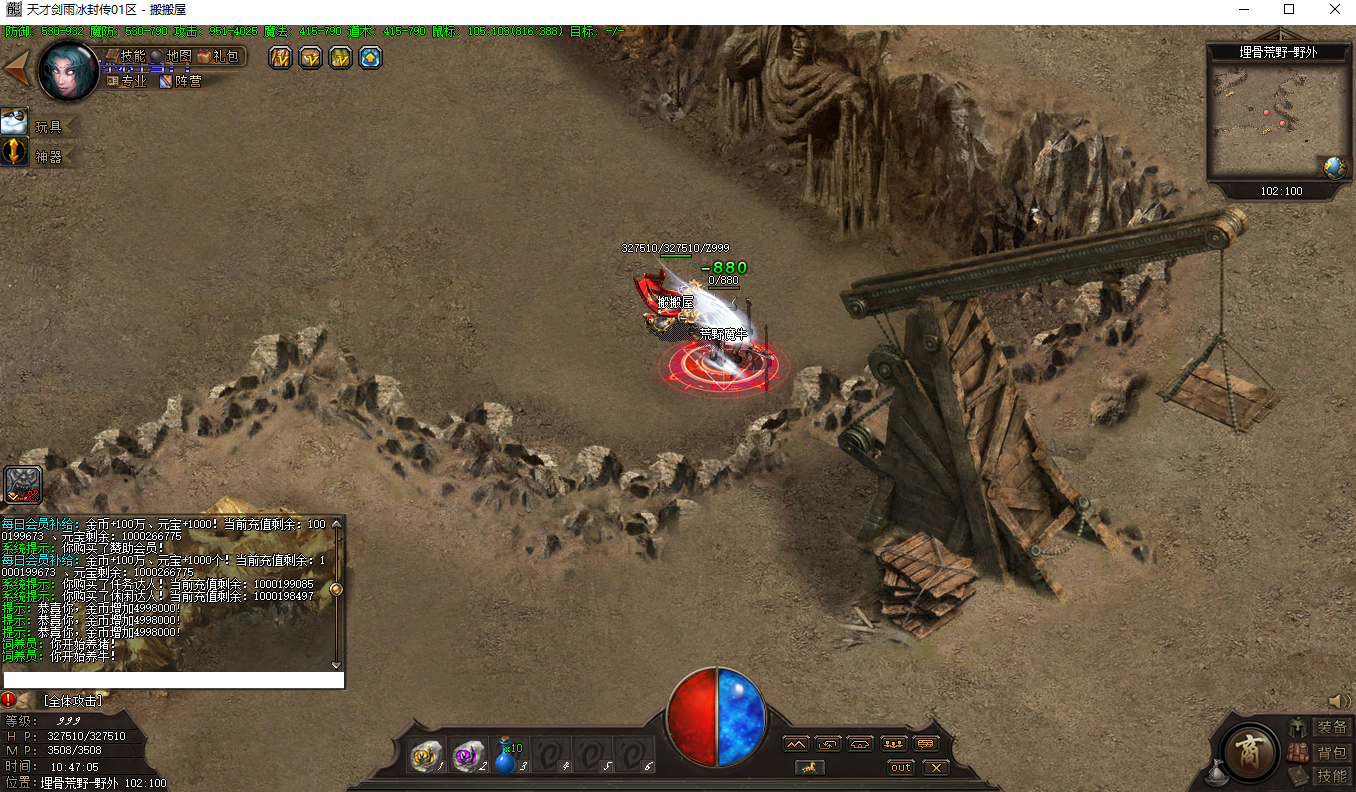This screenshot has width=1356, height=792.
Task: Click the horse mount button
Action: click(809, 767)
